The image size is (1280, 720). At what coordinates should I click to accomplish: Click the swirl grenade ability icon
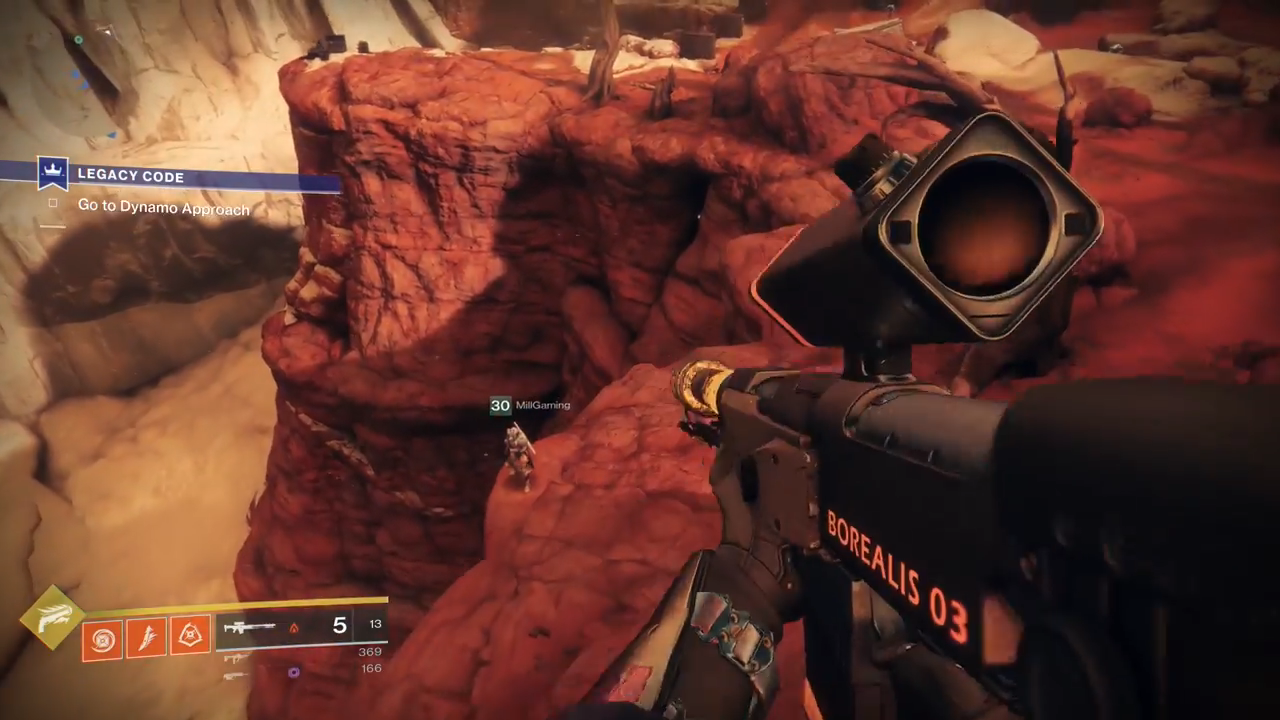pos(102,639)
